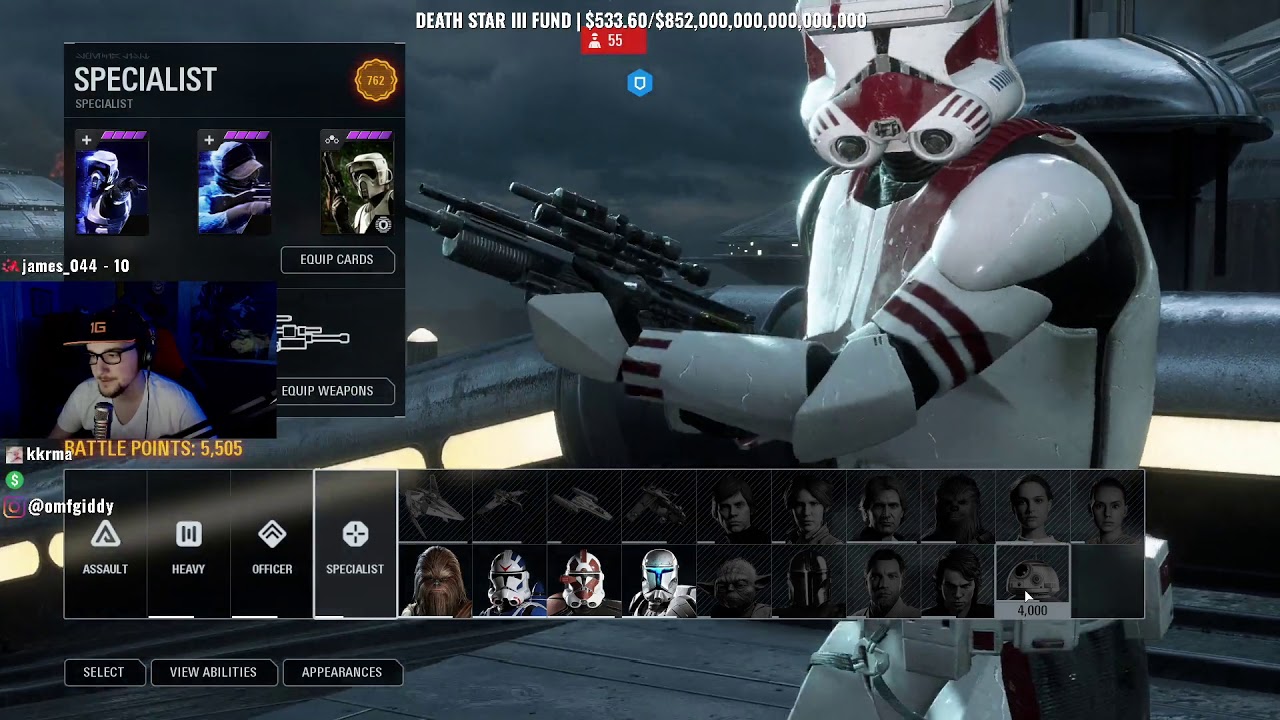
Task: Select the Yoda hero portrait
Action: coord(734,581)
